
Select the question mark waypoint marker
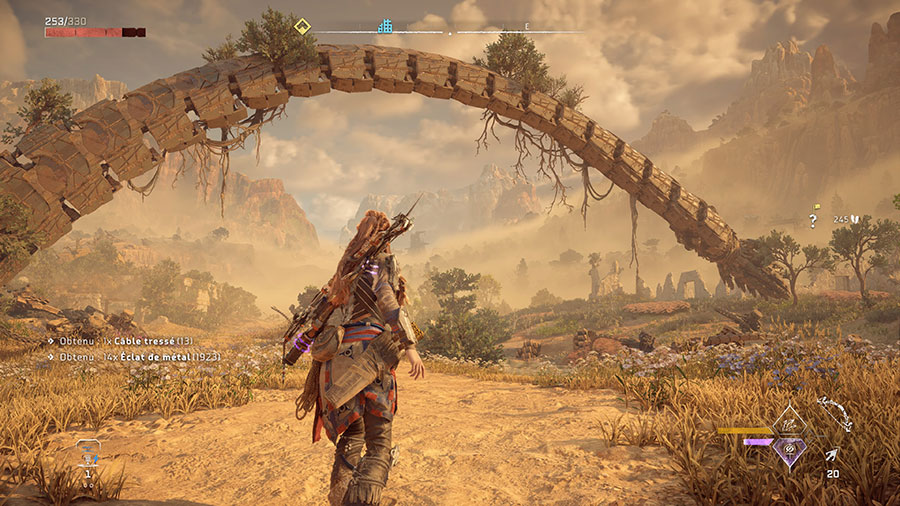[x=813, y=221]
